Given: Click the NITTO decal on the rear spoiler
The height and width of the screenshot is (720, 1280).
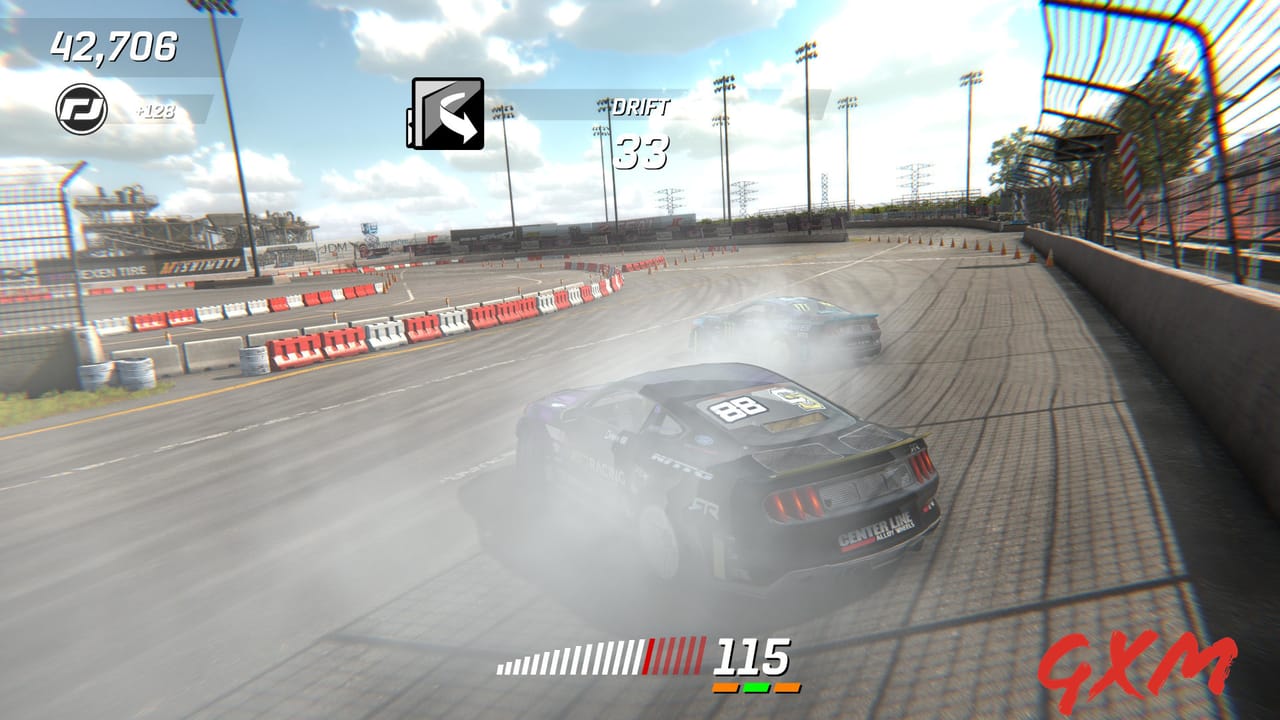Looking at the screenshot, I should pyautogui.click(x=682, y=466).
